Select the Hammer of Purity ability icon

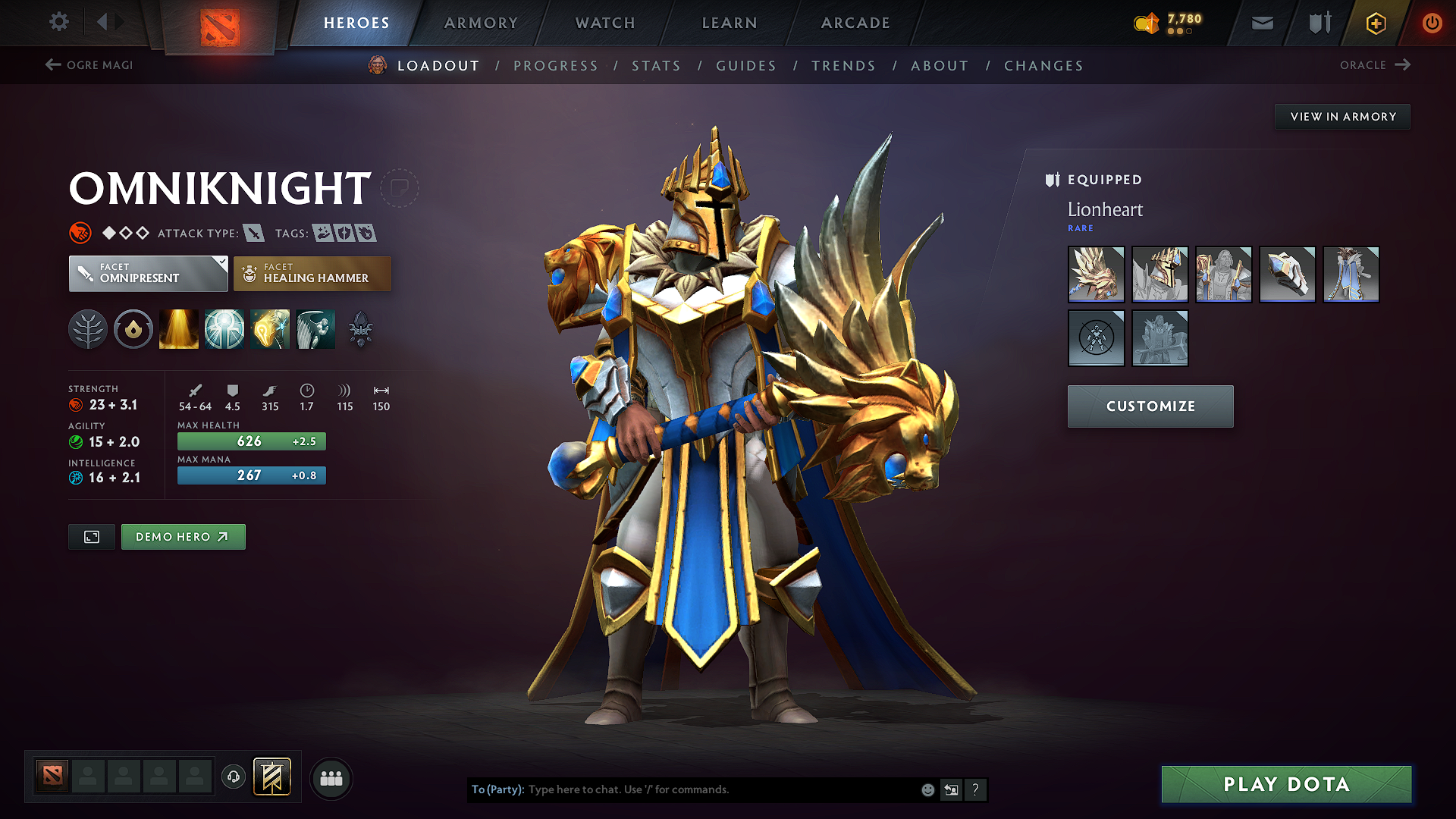(270, 328)
